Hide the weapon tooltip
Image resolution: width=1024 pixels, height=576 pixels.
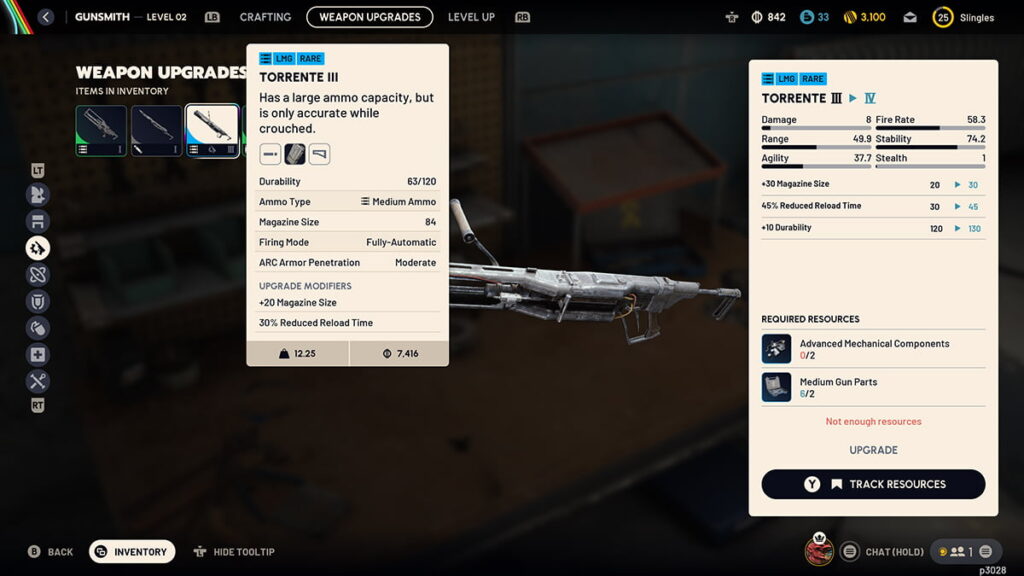click(234, 552)
